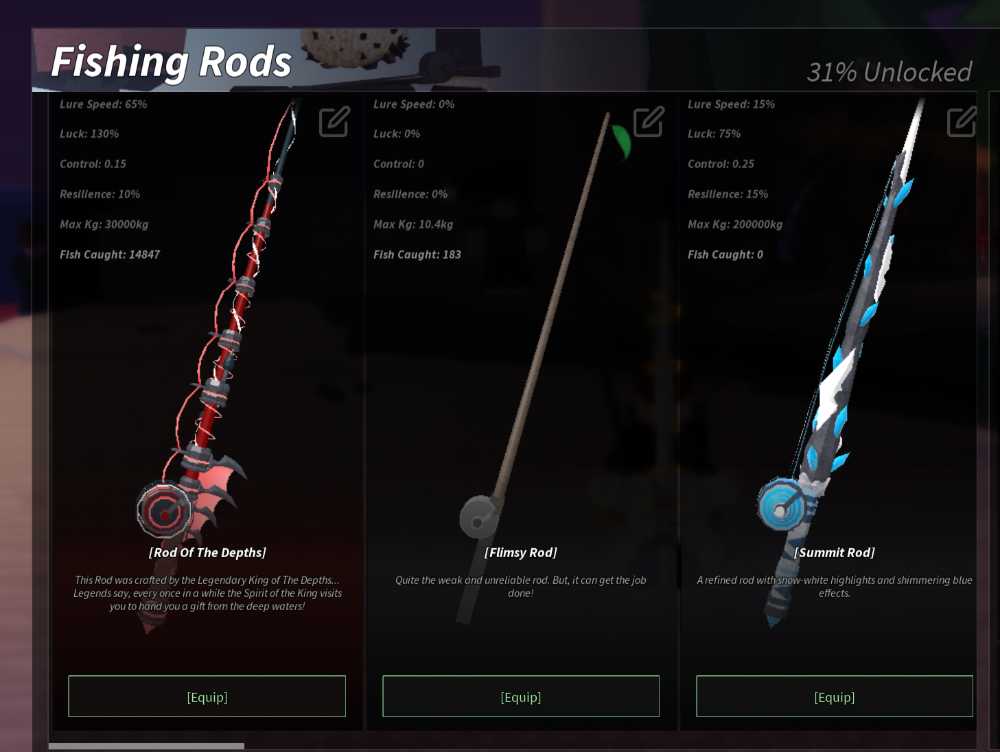
Task: Equip the Summit Rod
Action: [x=834, y=696]
